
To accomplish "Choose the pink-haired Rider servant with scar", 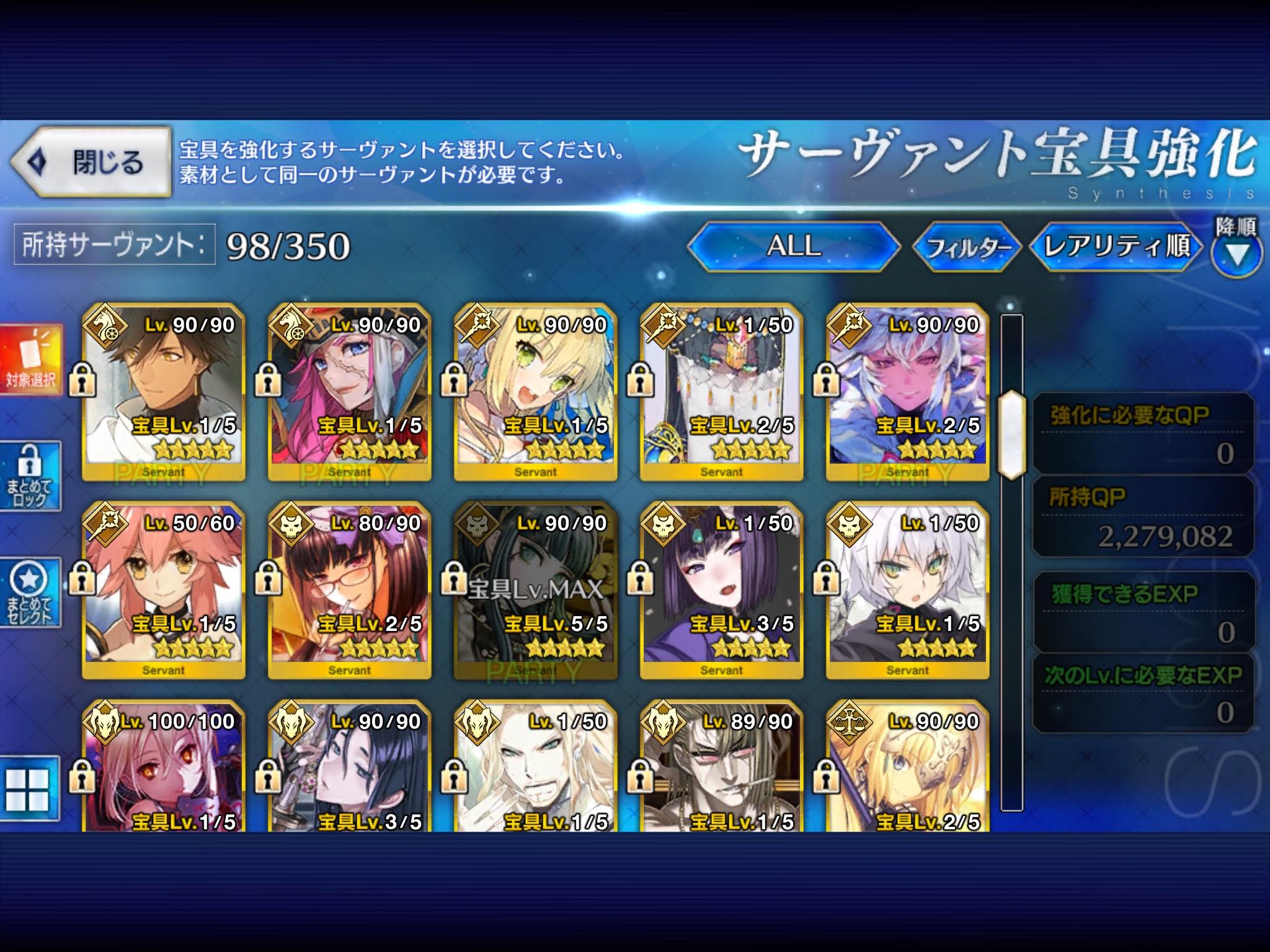I will coord(350,392).
